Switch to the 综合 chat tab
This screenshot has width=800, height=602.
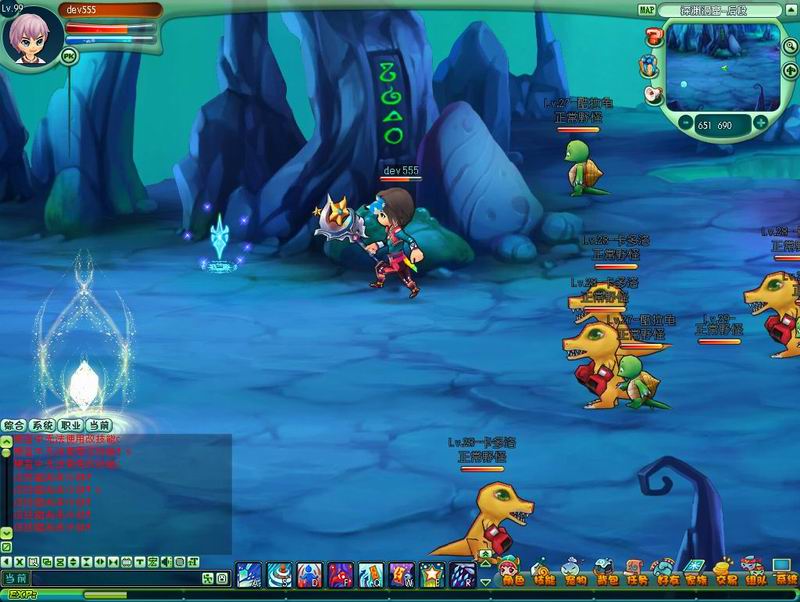click(14, 425)
